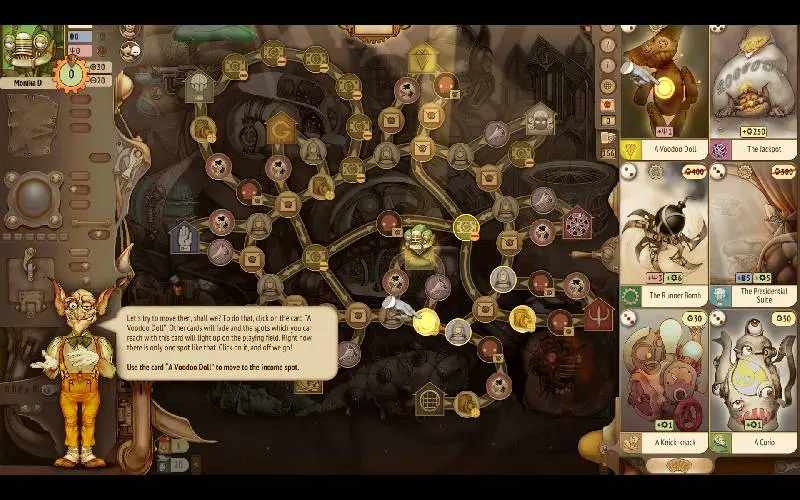Select the A Voodoo Doll card

pyautogui.click(x=665, y=90)
